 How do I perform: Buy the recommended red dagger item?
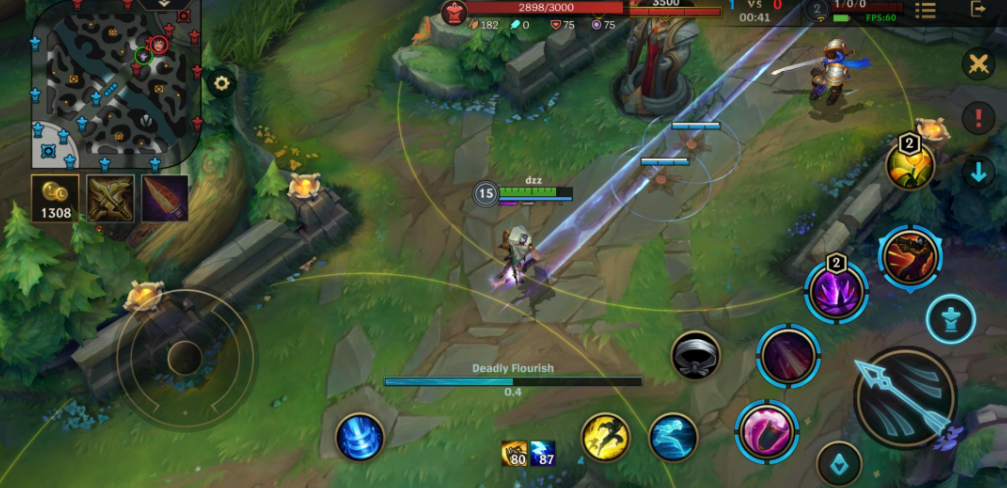[x=164, y=197]
